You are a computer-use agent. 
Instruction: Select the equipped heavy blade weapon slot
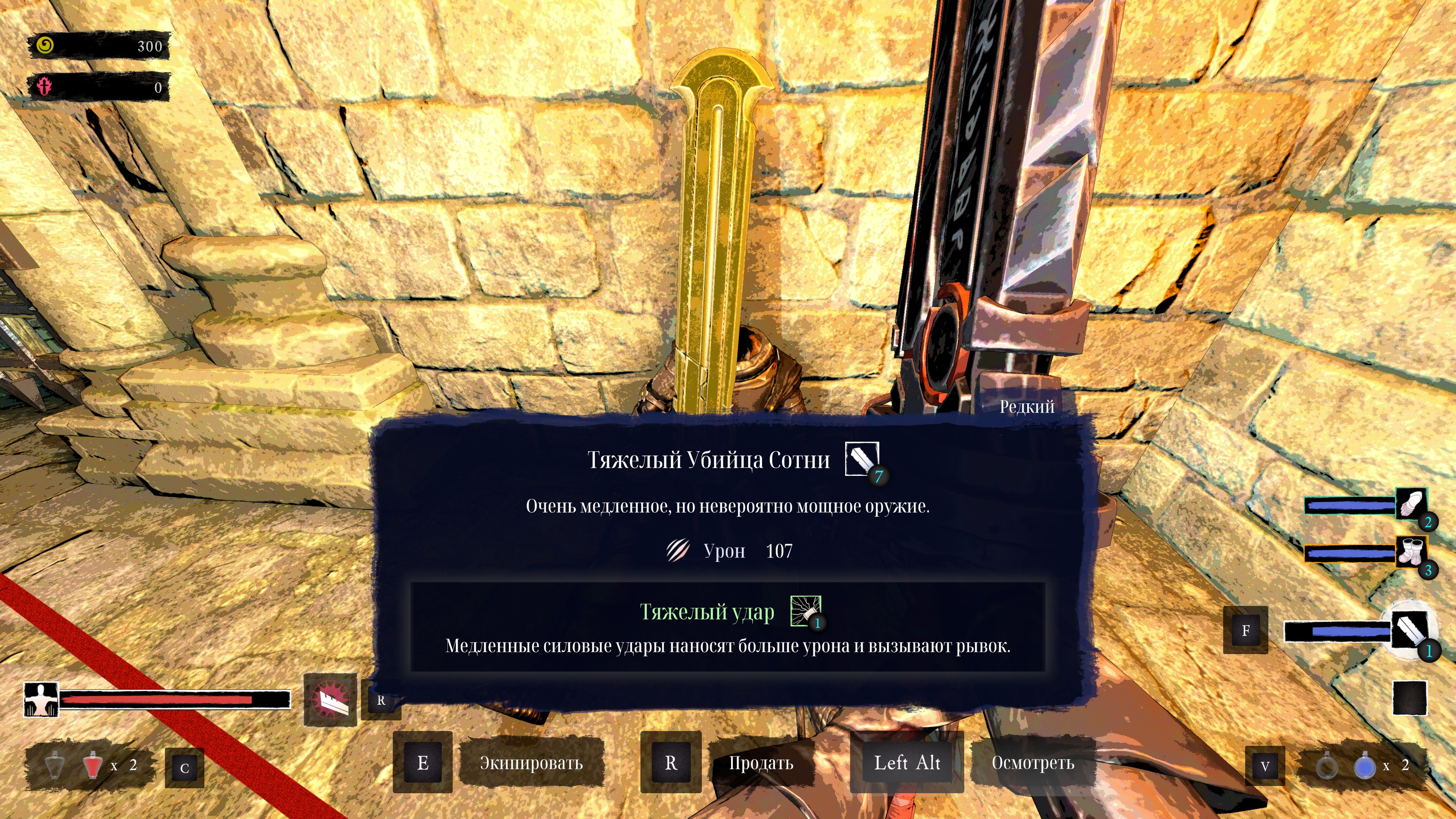pyautogui.click(x=1410, y=630)
